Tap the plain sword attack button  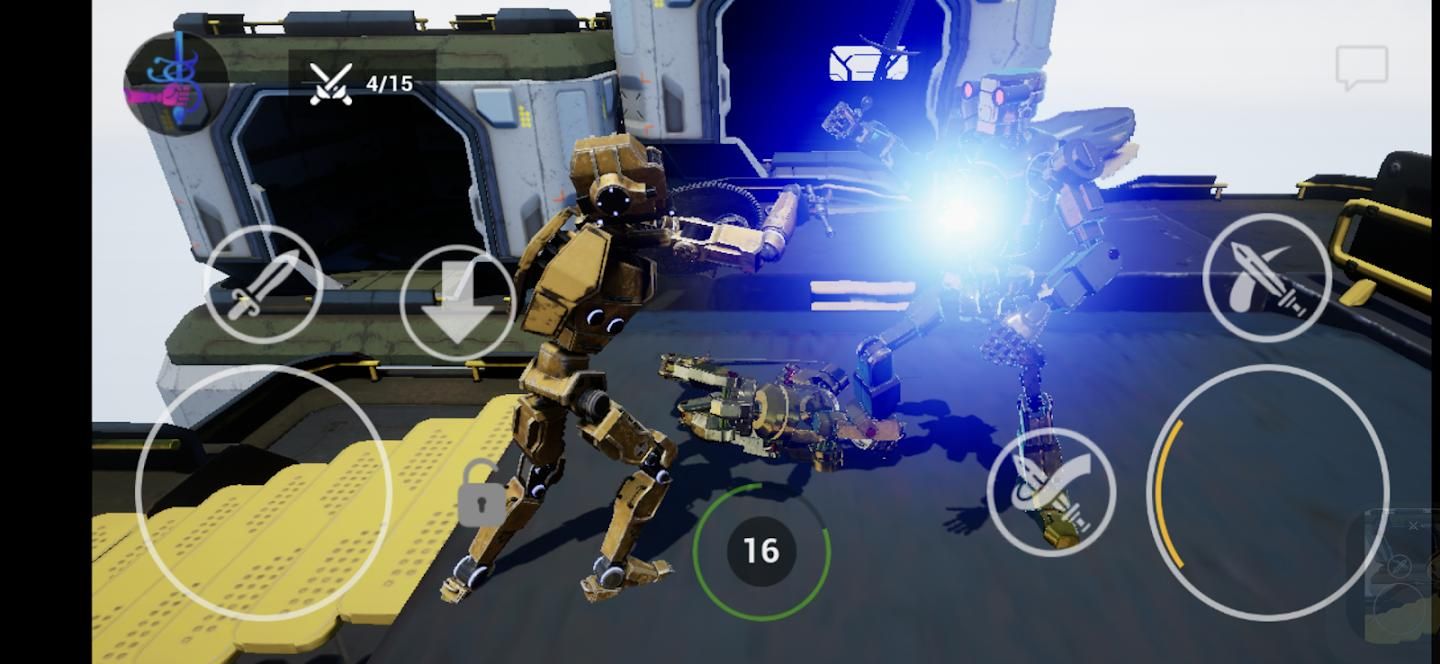click(x=263, y=285)
